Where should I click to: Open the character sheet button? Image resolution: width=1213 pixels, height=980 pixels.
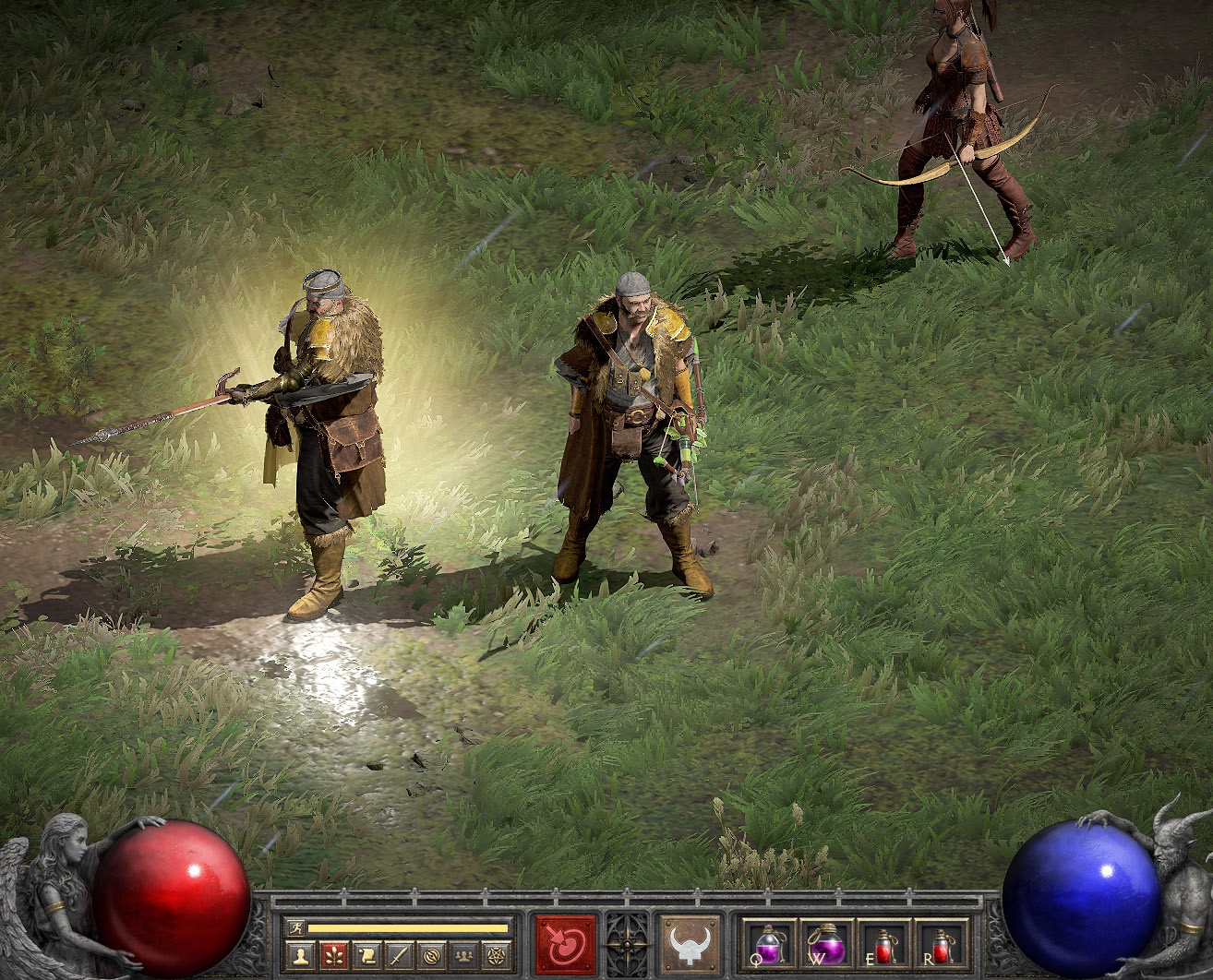(299, 955)
